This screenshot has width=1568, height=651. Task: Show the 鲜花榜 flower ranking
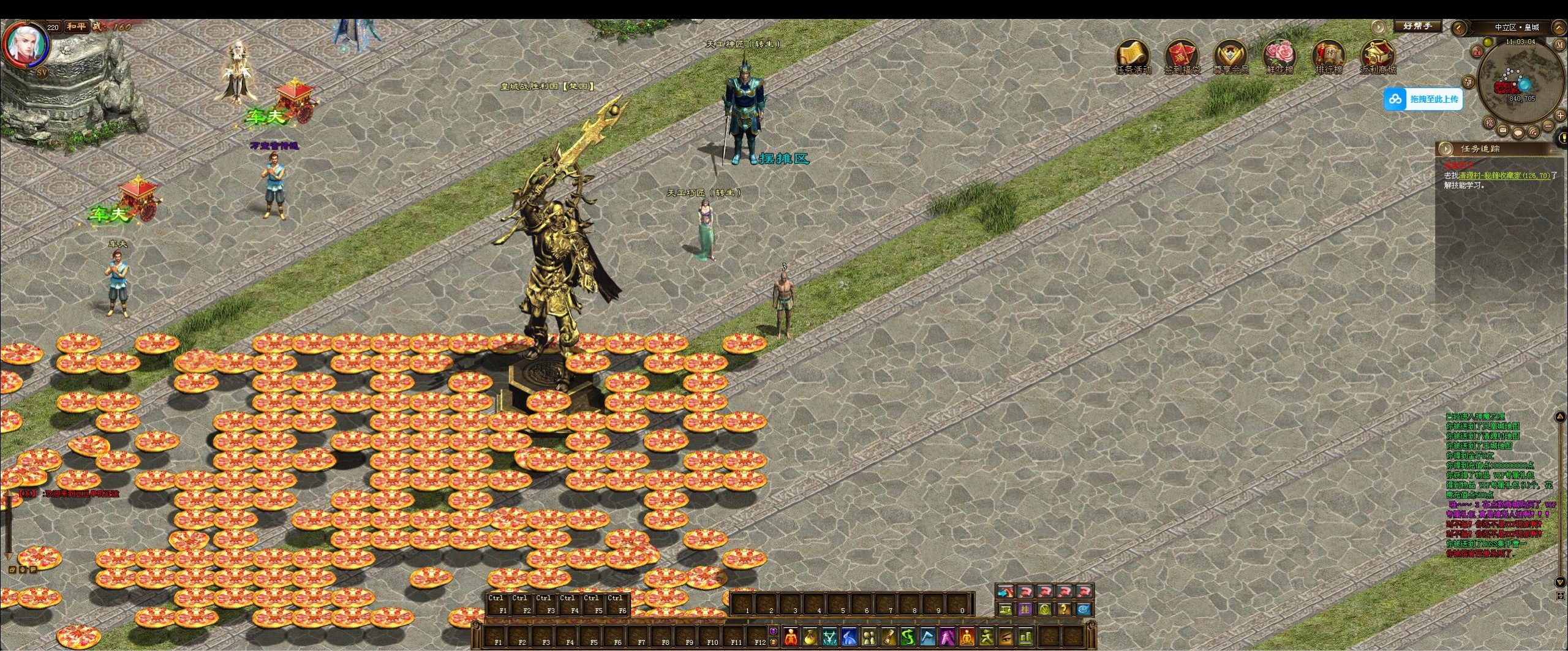pos(1280,57)
